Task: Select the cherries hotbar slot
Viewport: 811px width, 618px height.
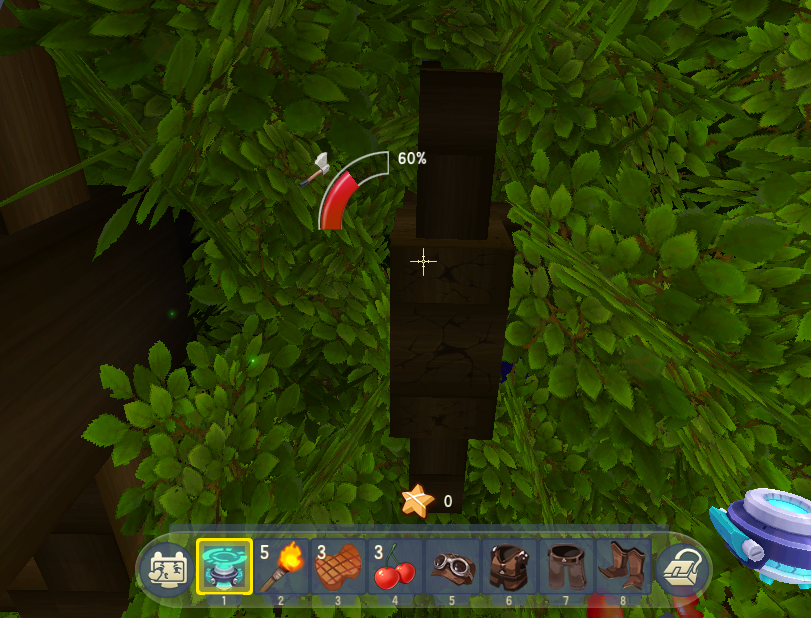Action: [395, 567]
